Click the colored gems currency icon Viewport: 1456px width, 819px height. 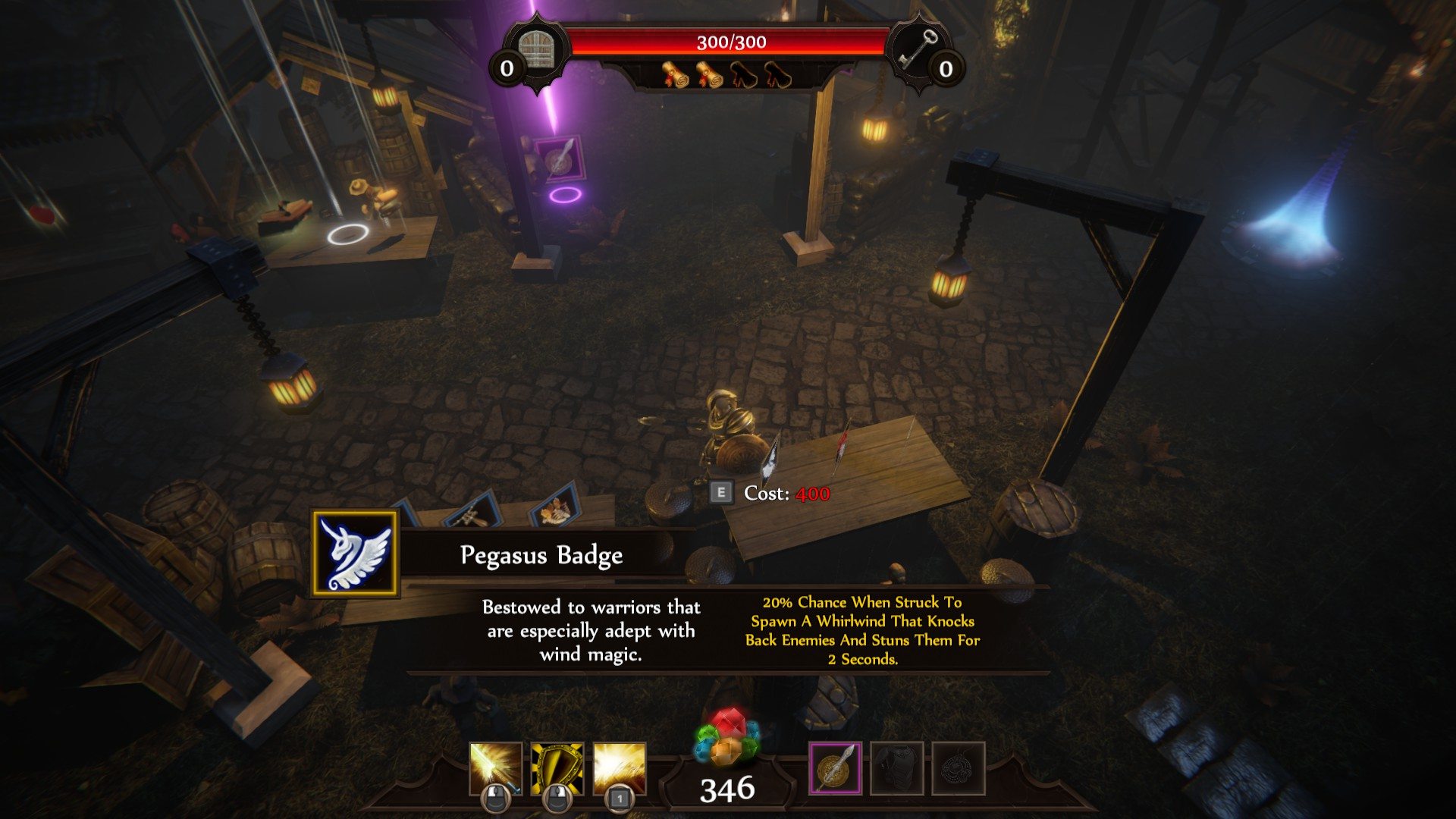pos(726,738)
